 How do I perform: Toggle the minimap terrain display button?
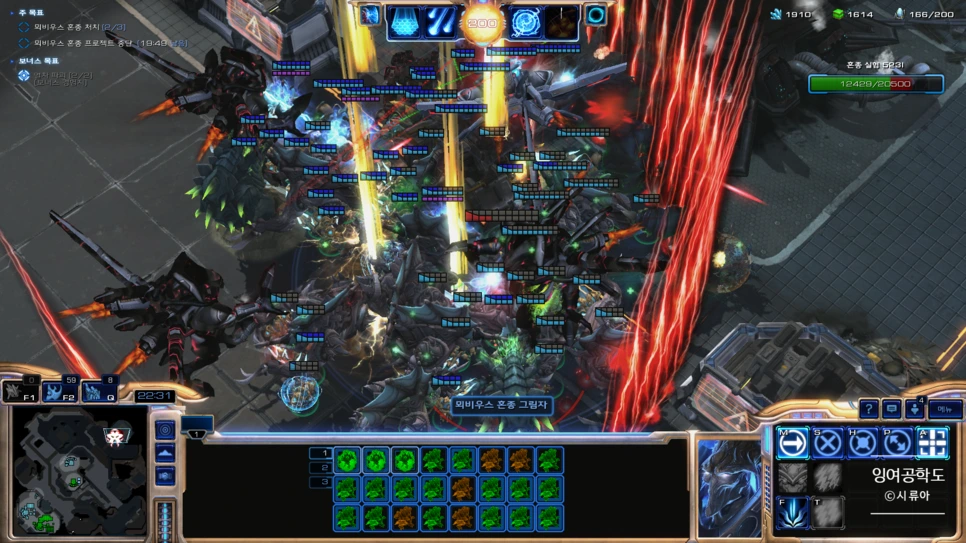tap(166, 453)
